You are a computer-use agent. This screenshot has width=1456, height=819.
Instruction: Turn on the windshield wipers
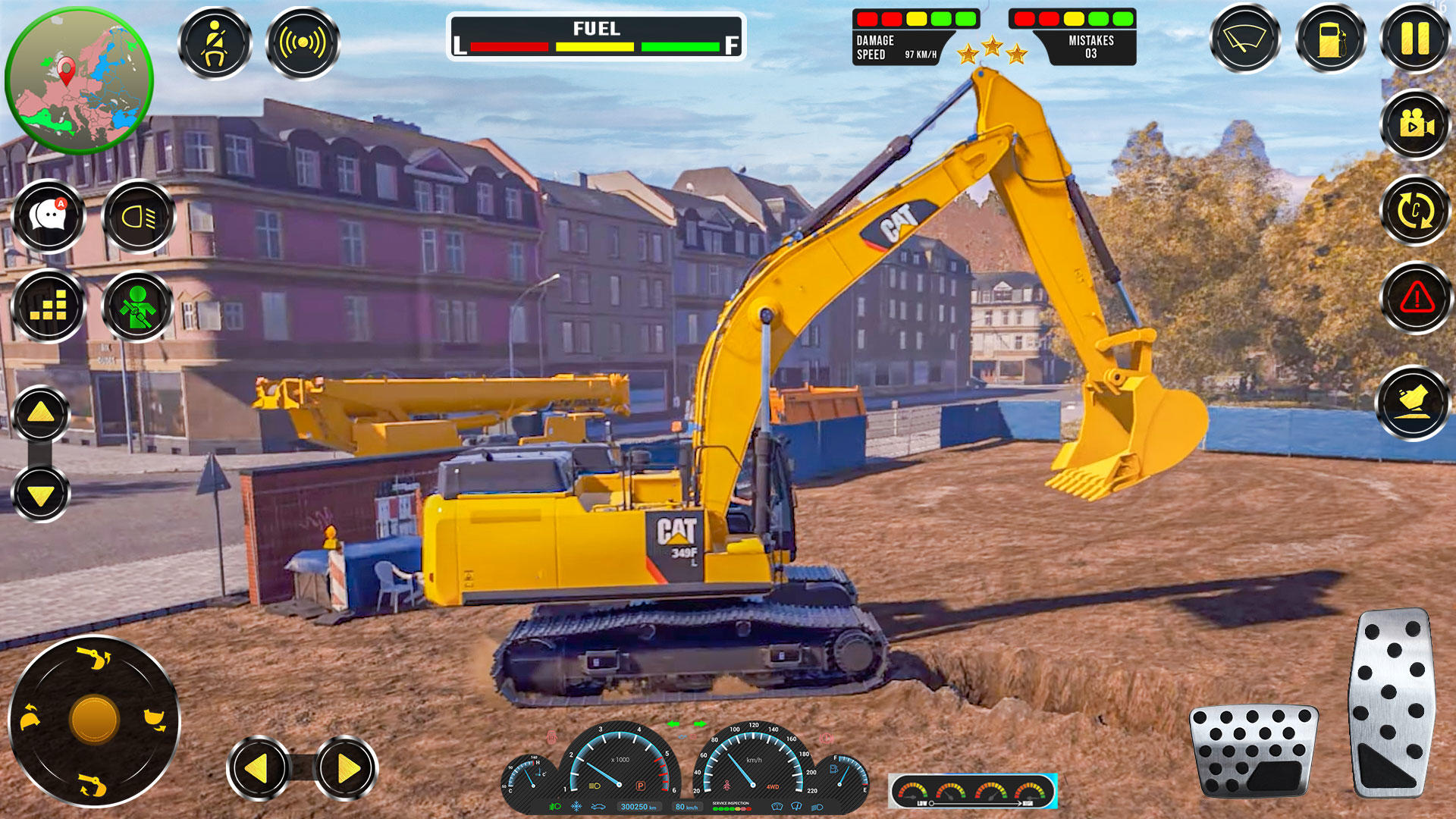1244,39
